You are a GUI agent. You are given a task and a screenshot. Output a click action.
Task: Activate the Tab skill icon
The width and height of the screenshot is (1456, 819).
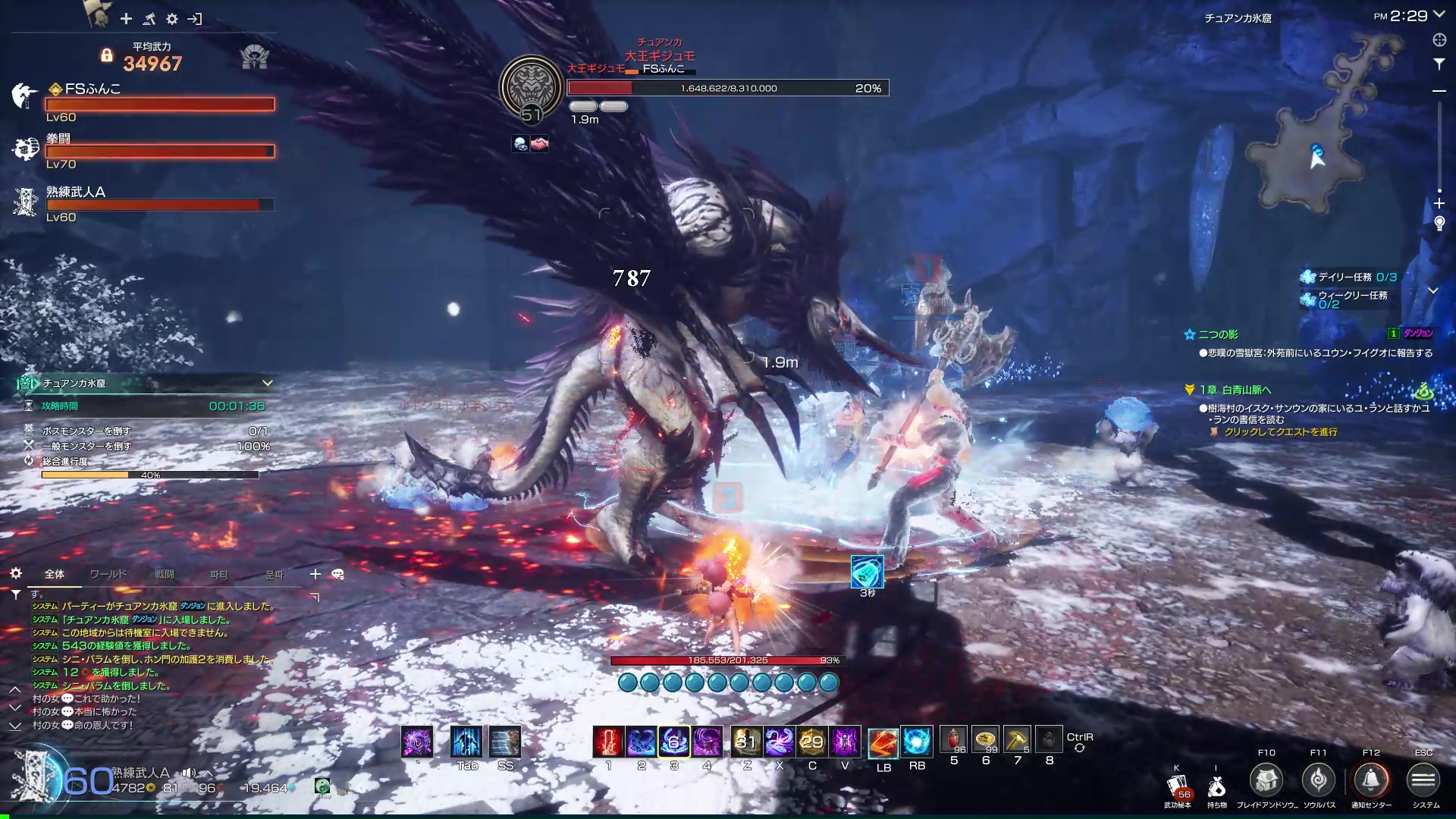point(466,742)
